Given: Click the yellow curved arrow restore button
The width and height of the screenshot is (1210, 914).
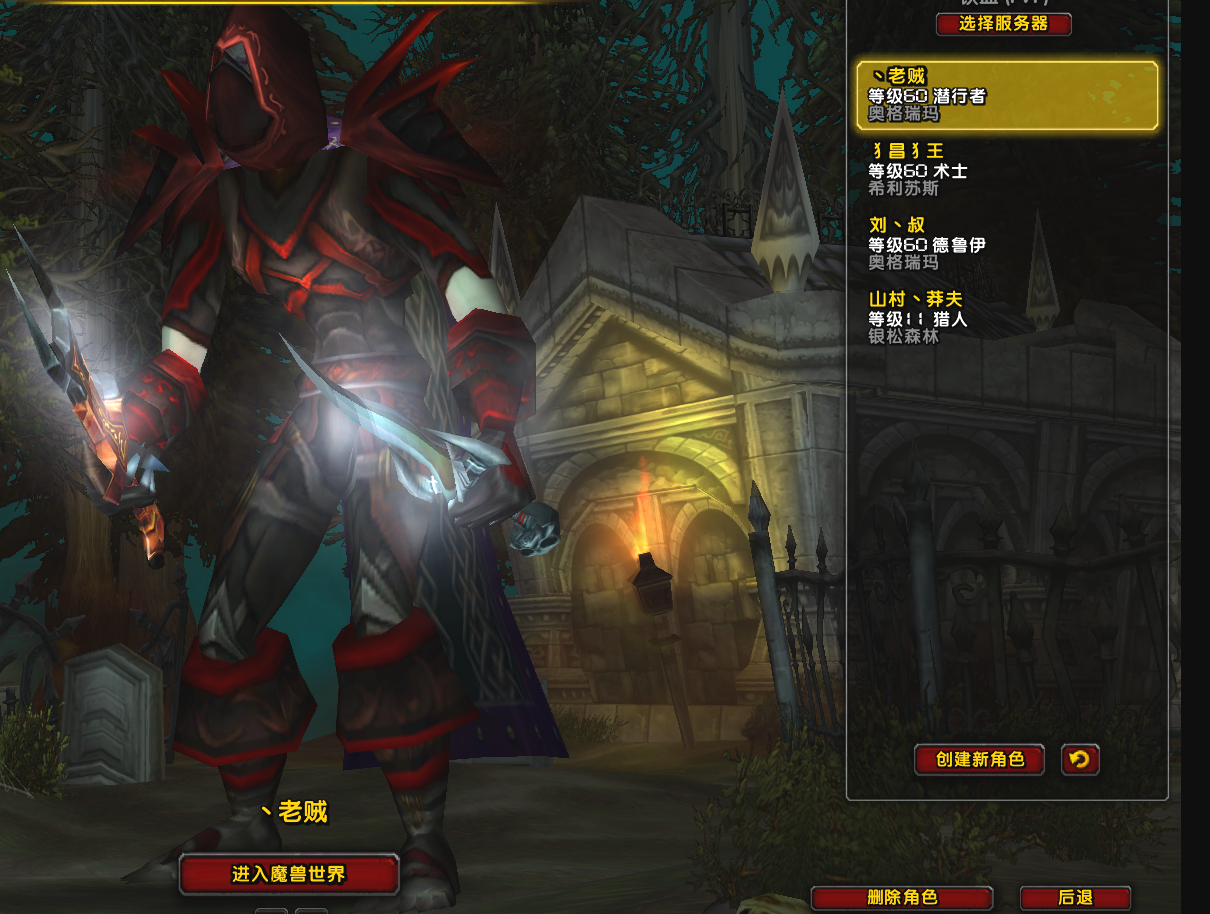Looking at the screenshot, I should pyautogui.click(x=1080, y=760).
